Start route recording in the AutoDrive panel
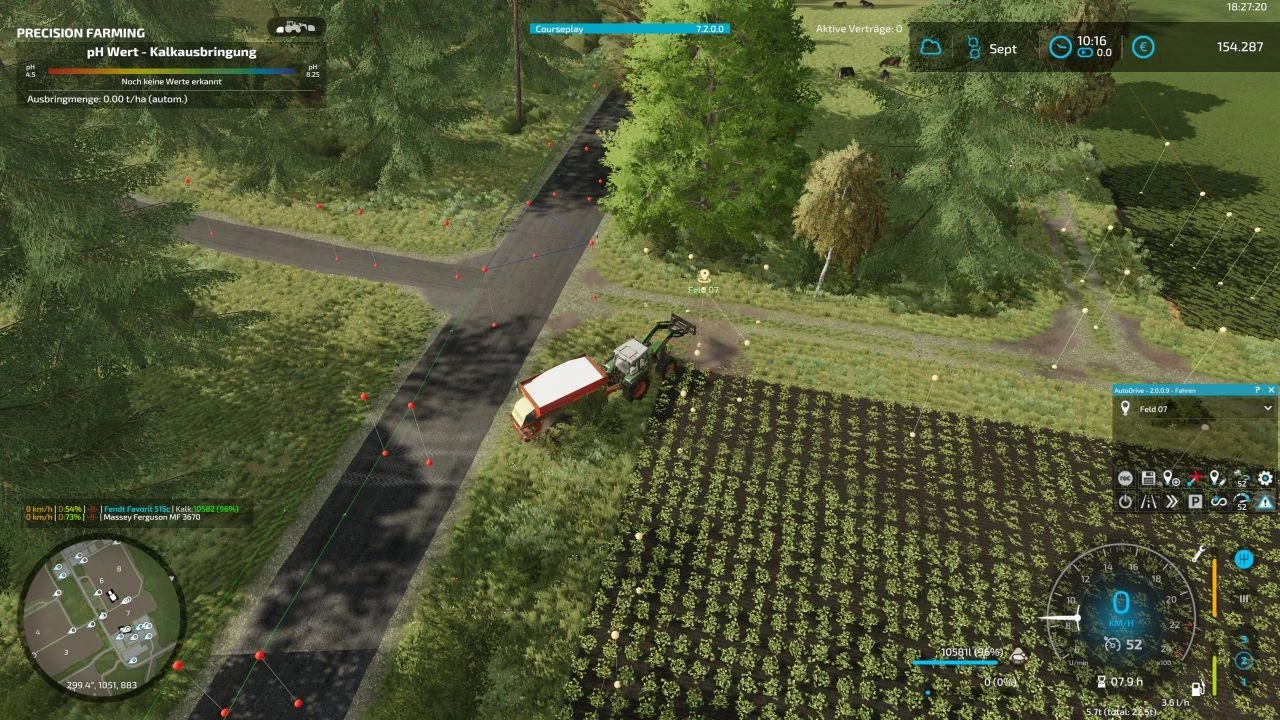 pos(1126,478)
